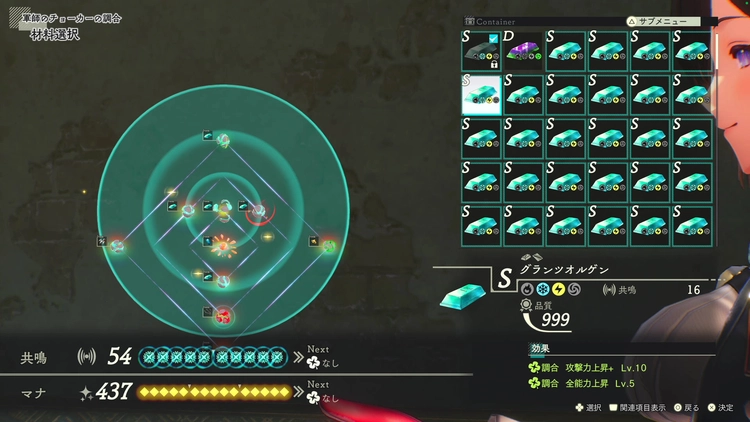Select the highlighted Grand Orgen ingot slot
This screenshot has height=422, width=750.
click(480, 93)
